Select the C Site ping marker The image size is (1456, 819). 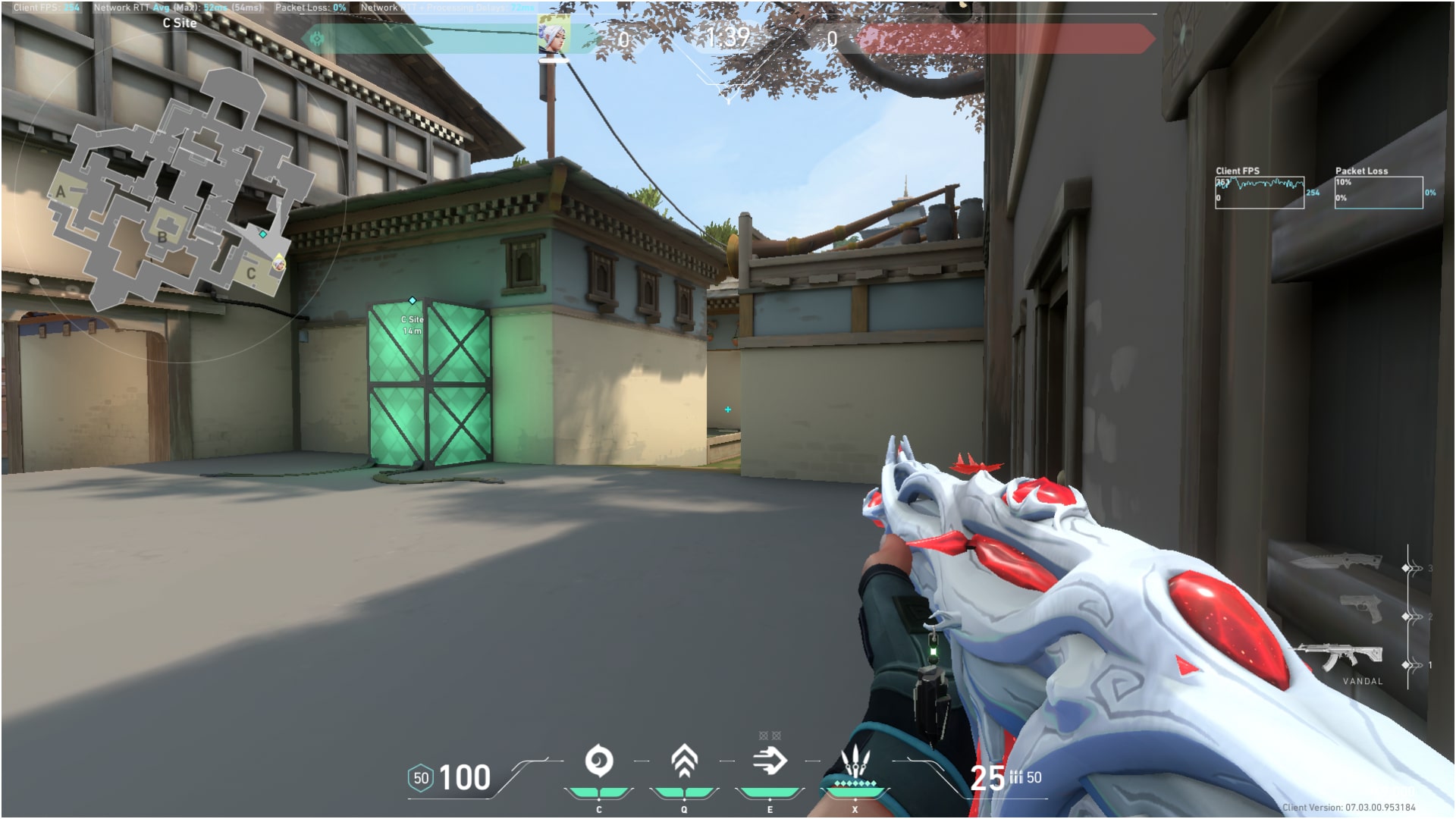click(413, 301)
